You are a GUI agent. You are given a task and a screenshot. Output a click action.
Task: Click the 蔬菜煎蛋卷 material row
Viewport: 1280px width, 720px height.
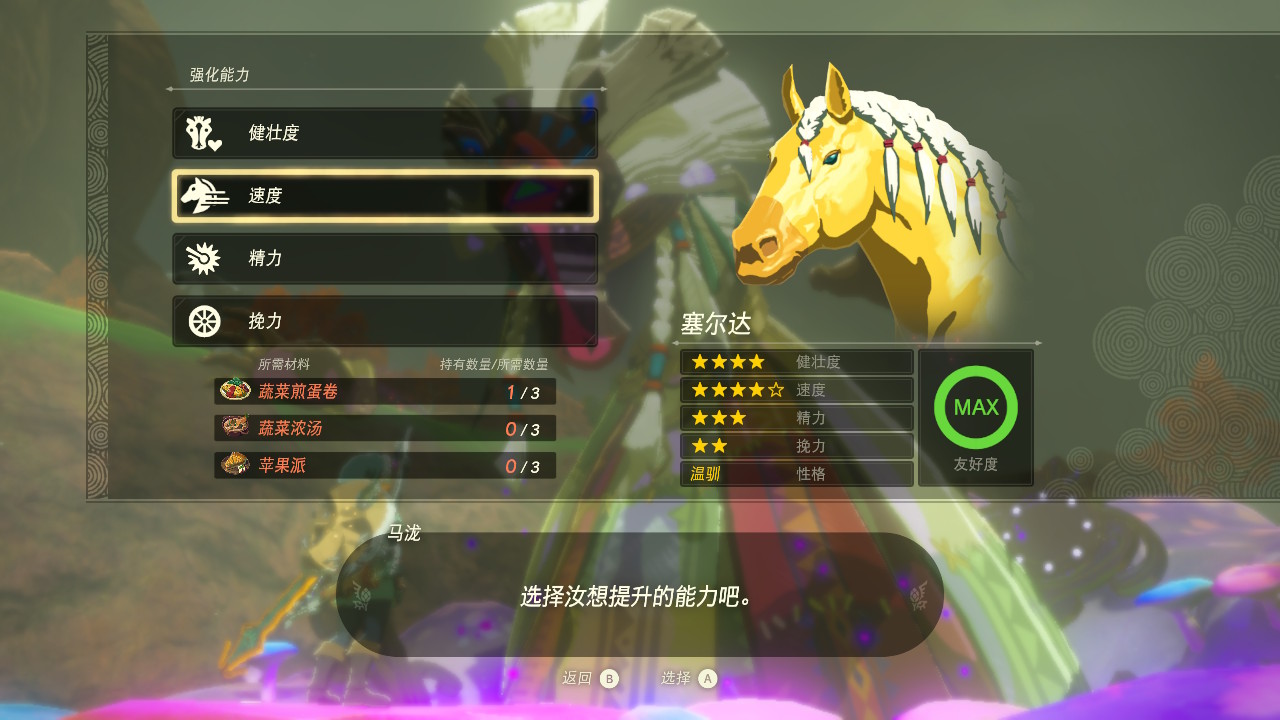385,392
